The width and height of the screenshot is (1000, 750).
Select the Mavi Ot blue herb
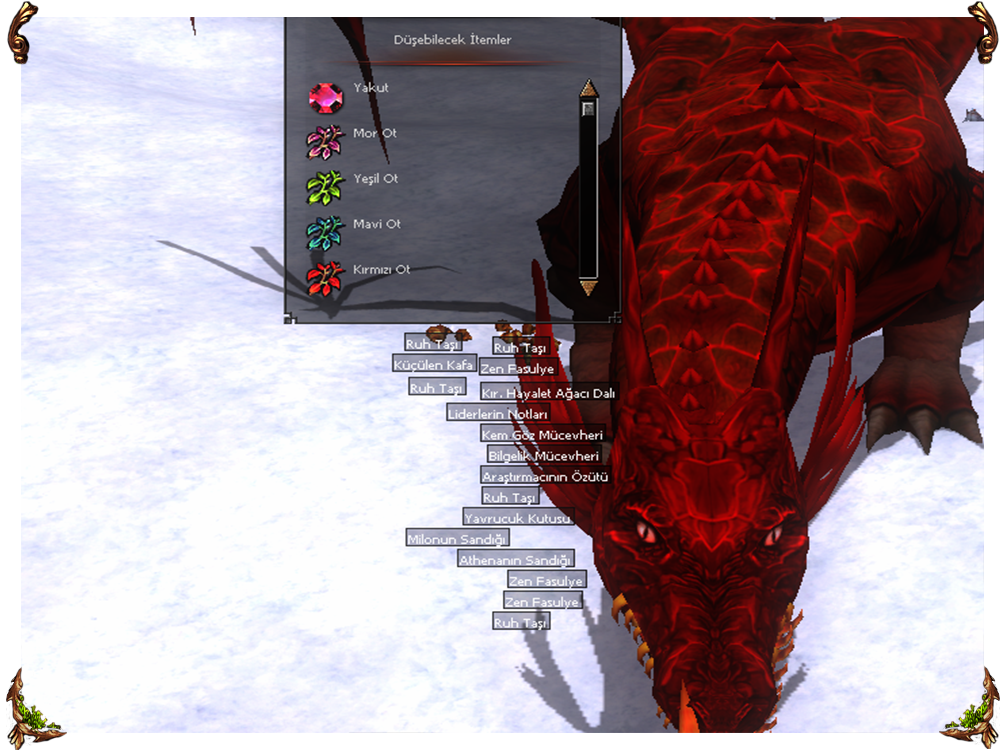[x=326, y=233]
